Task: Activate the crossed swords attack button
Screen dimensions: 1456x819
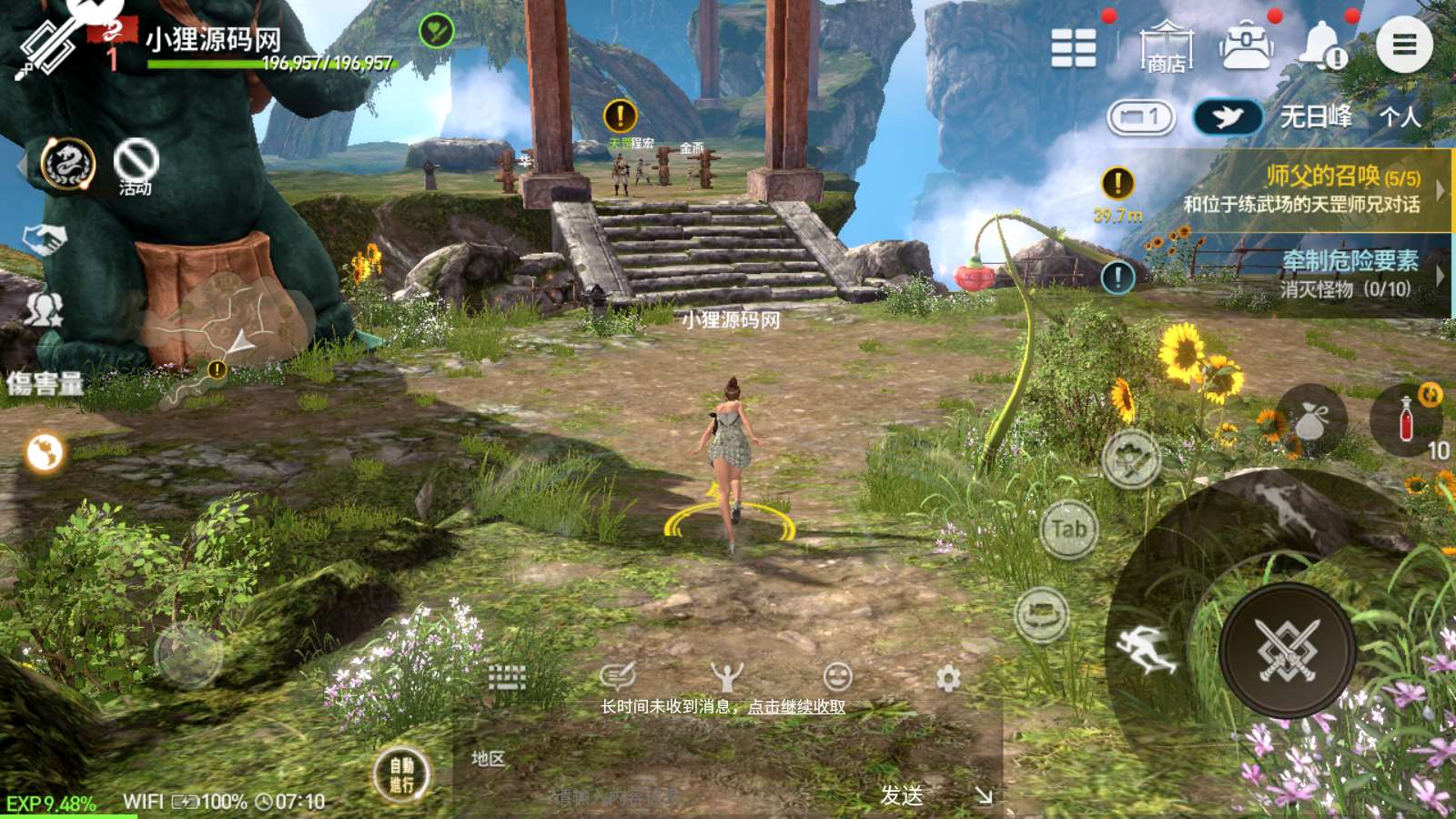Action: click(x=1288, y=651)
